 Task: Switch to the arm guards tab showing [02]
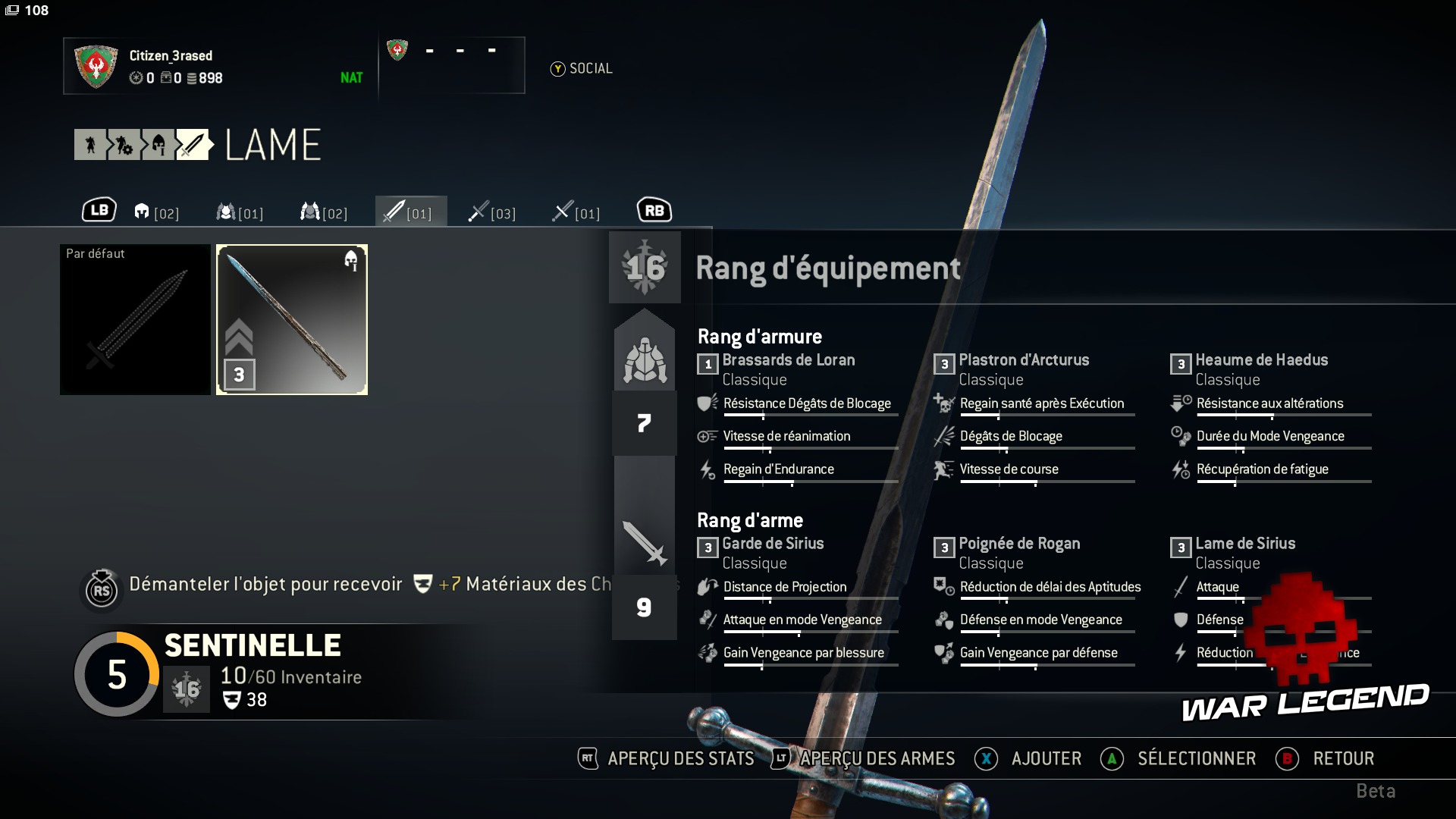click(x=324, y=212)
